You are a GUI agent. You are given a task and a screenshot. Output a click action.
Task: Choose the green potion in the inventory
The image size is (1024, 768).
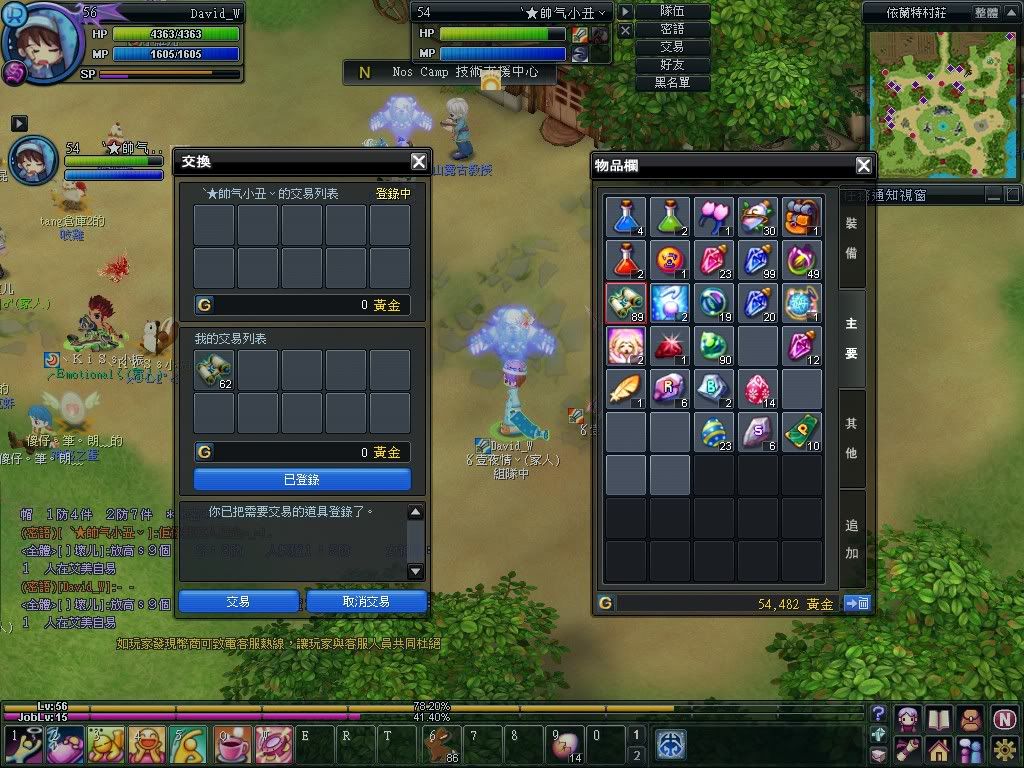(670, 216)
